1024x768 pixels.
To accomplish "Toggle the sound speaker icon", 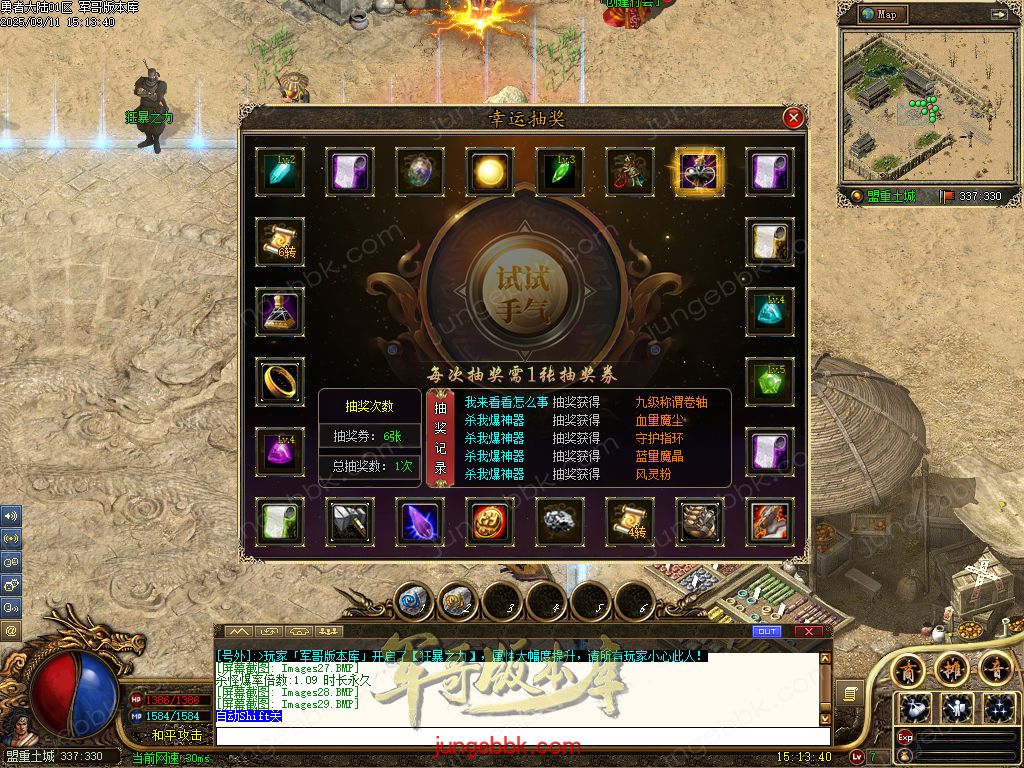I will [x=11, y=517].
